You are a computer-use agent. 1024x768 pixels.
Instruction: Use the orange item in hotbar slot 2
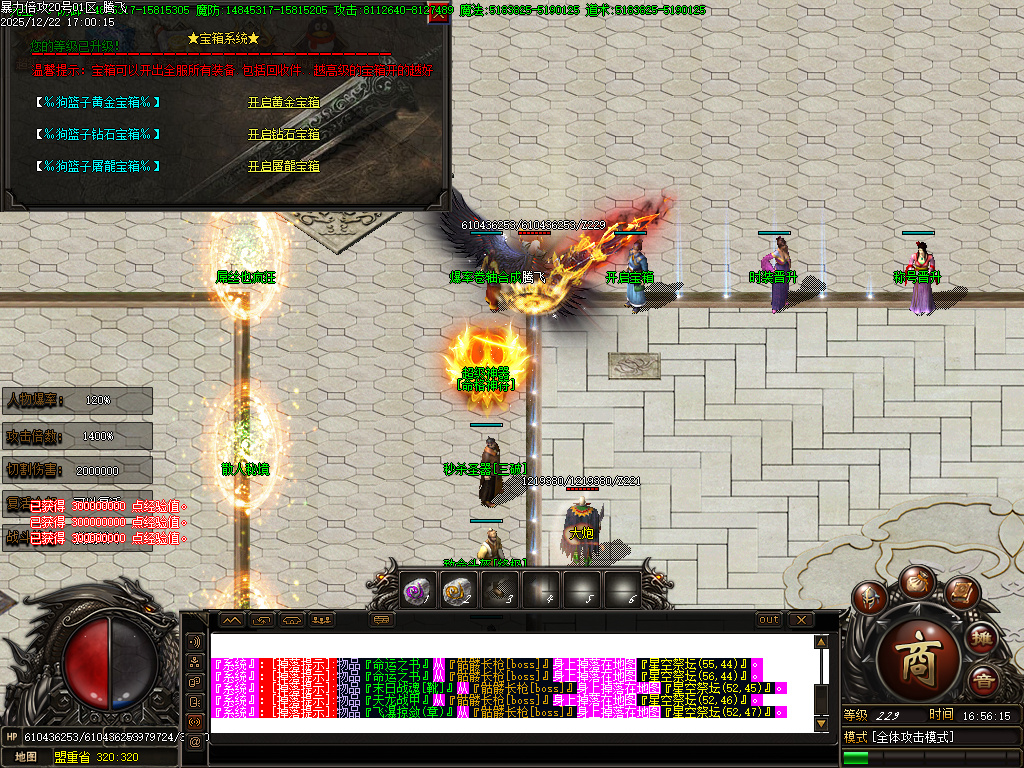[457, 591]
